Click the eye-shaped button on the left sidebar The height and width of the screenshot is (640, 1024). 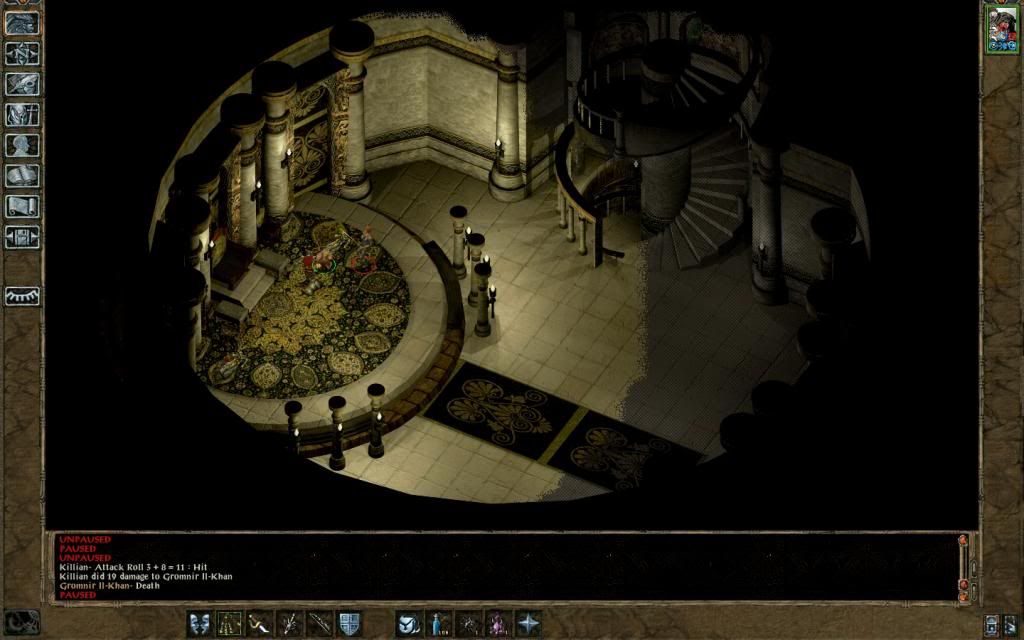coord(22,296)
